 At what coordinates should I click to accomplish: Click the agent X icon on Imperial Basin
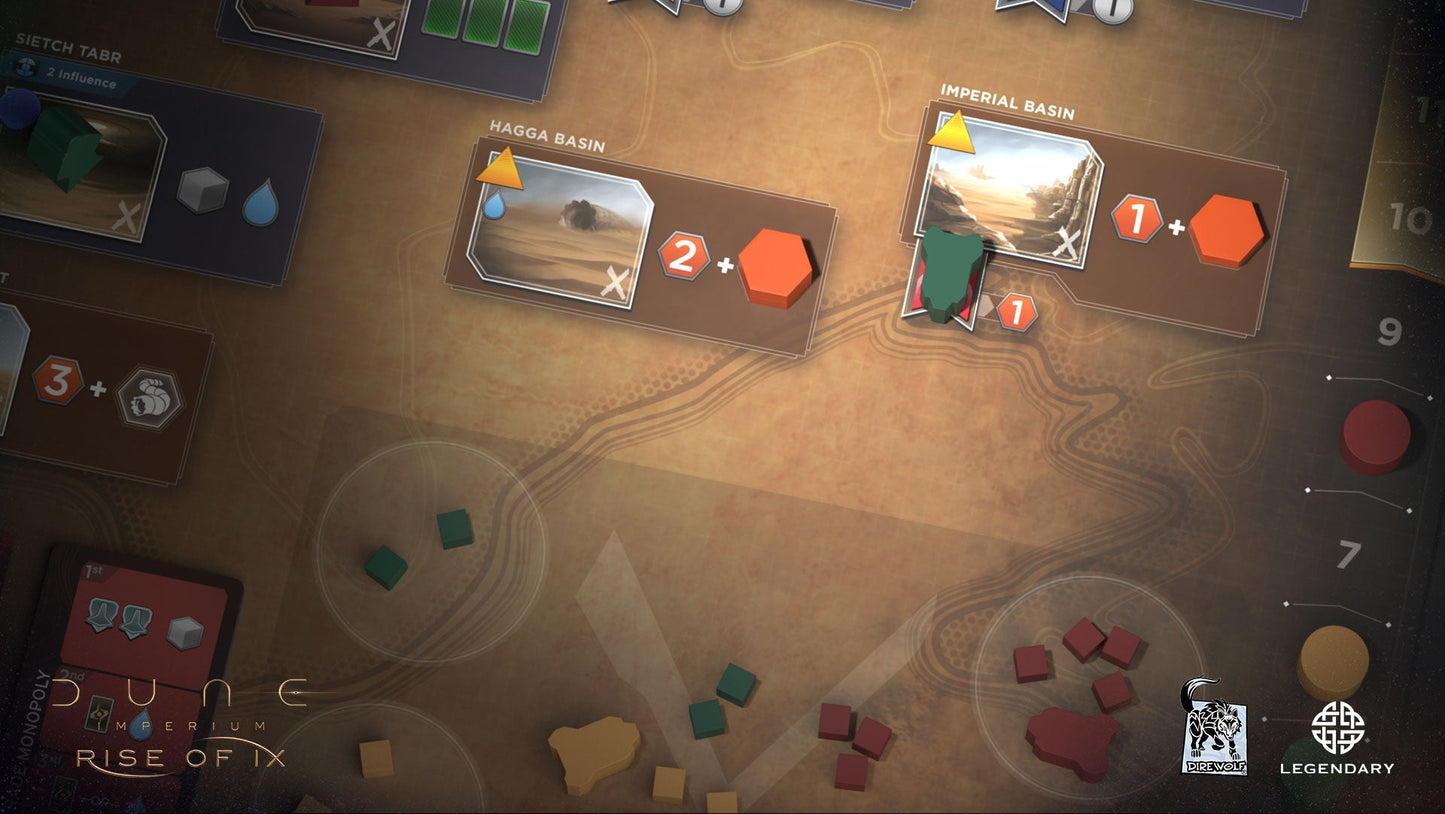coord(1068,243)
